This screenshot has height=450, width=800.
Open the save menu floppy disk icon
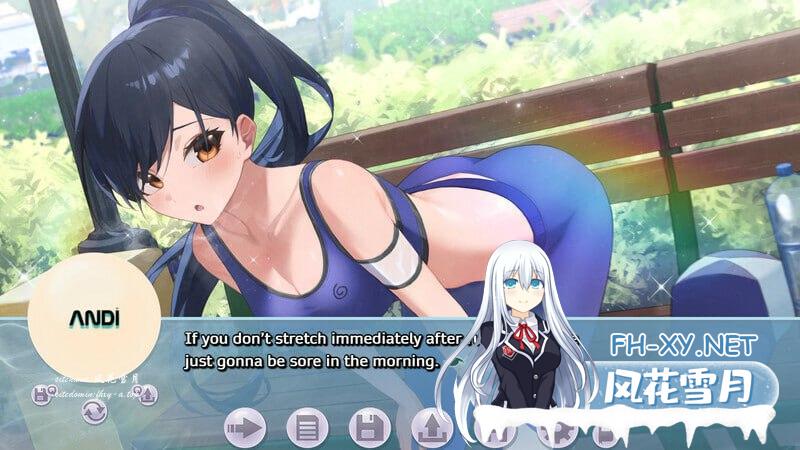pos(369,428)
